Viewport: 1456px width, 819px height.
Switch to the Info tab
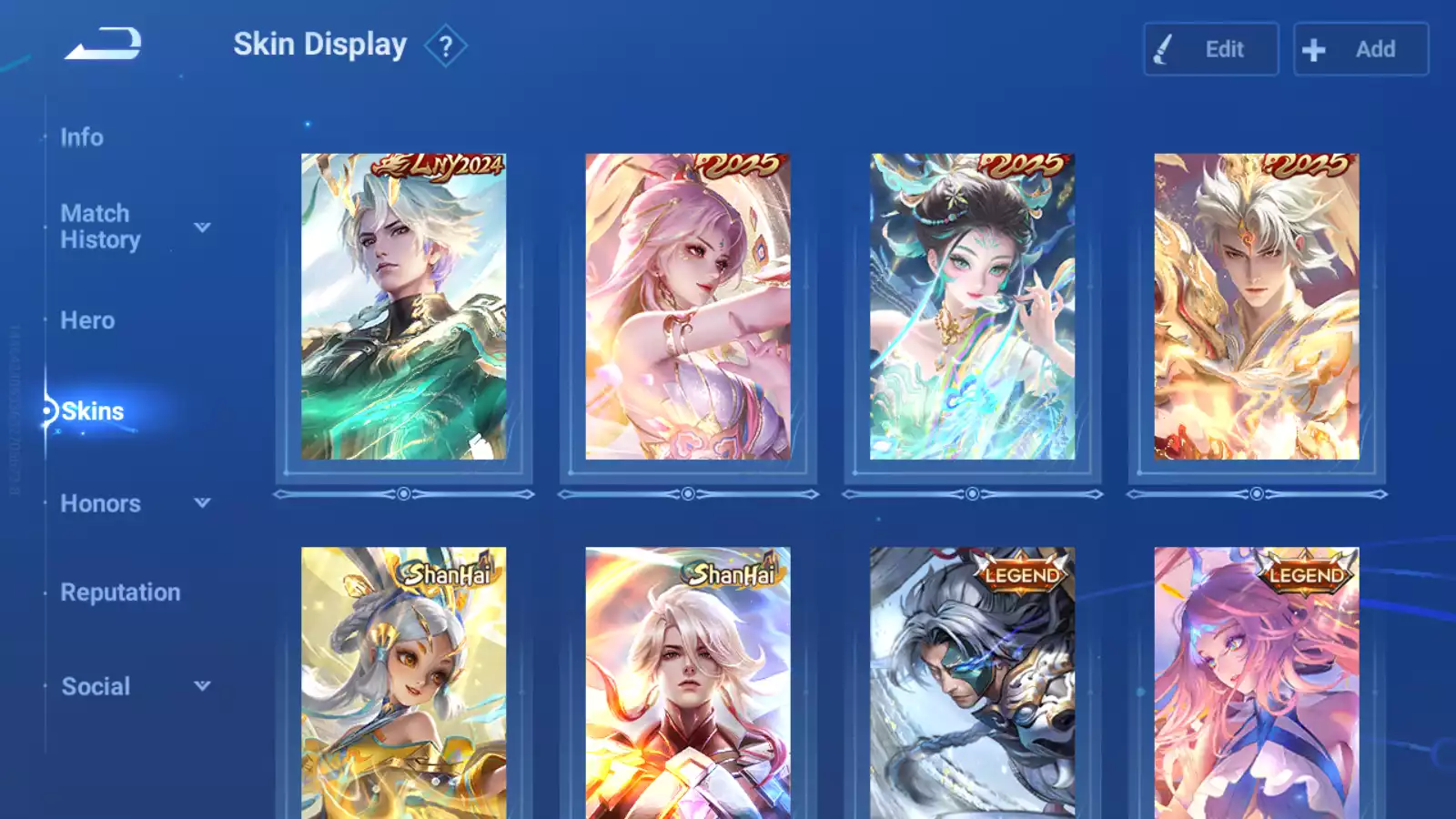82,137
